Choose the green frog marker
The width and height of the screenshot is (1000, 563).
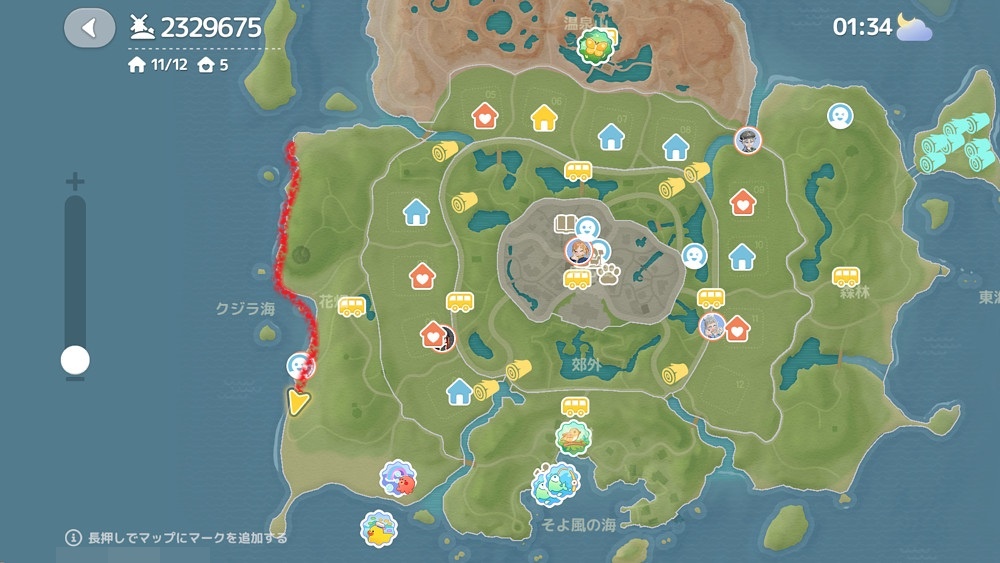551,483
